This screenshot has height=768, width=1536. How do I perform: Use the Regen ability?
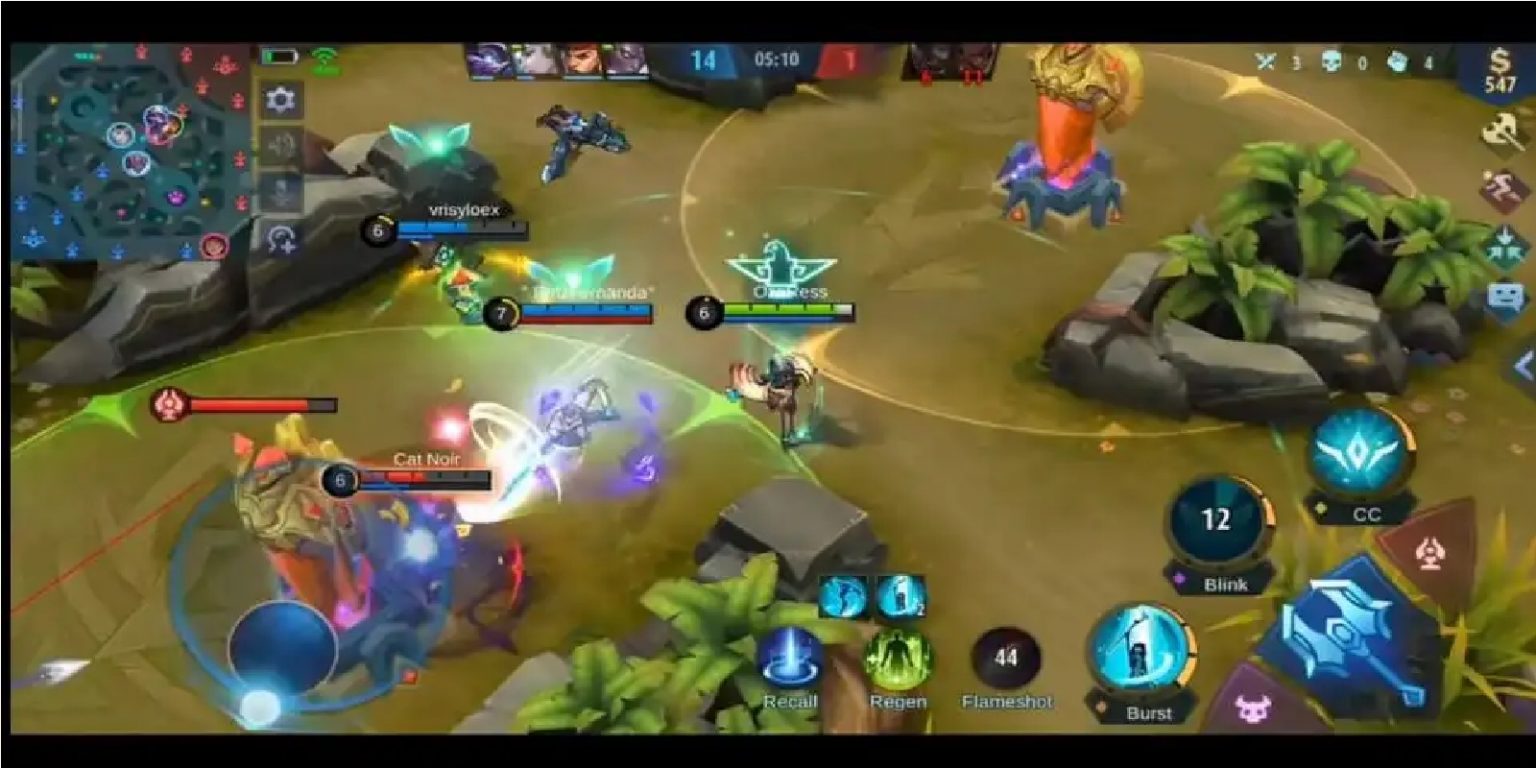tap(899, 657)
